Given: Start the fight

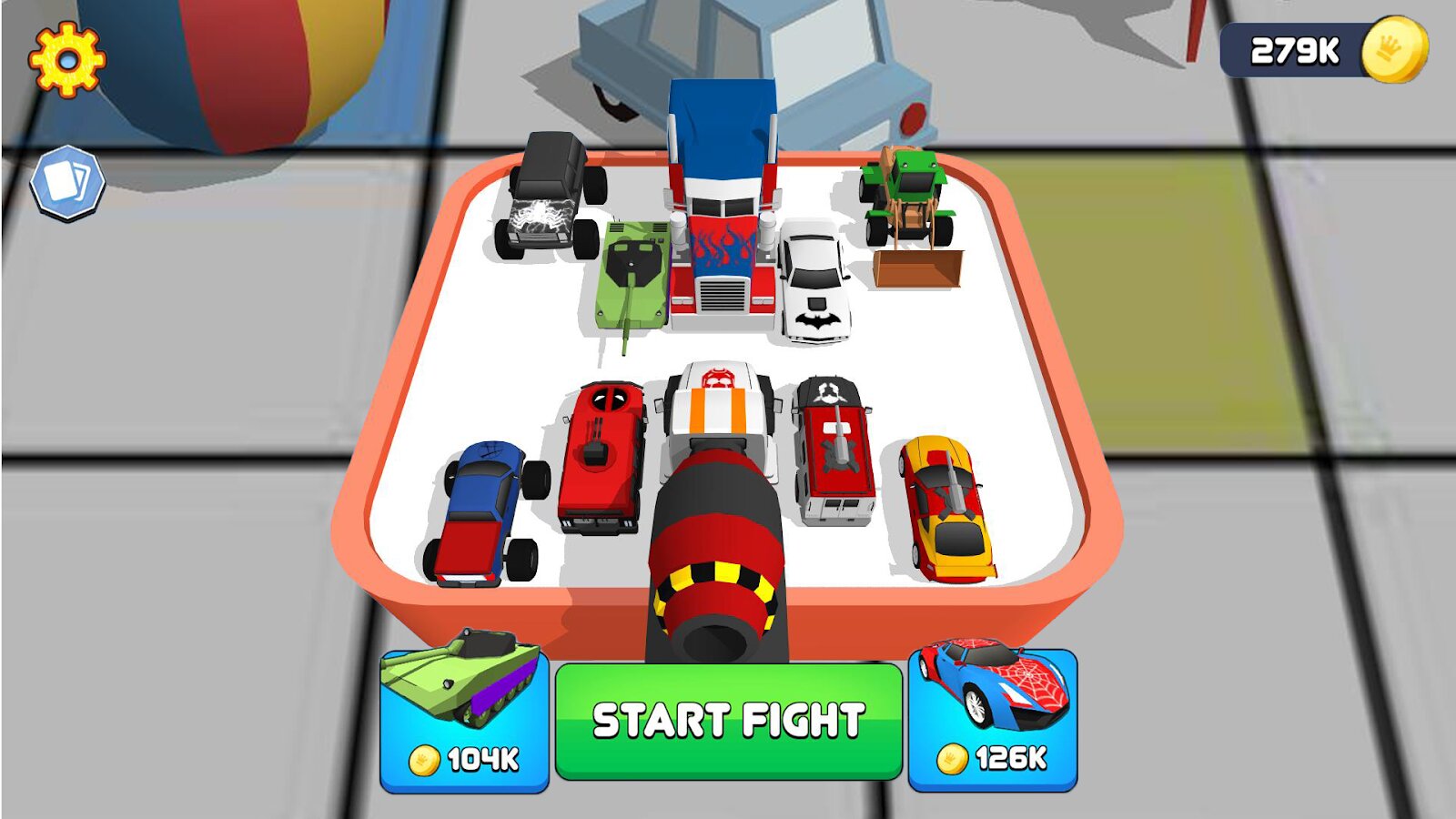Looking at the screenshot, I should pos(728,721).
